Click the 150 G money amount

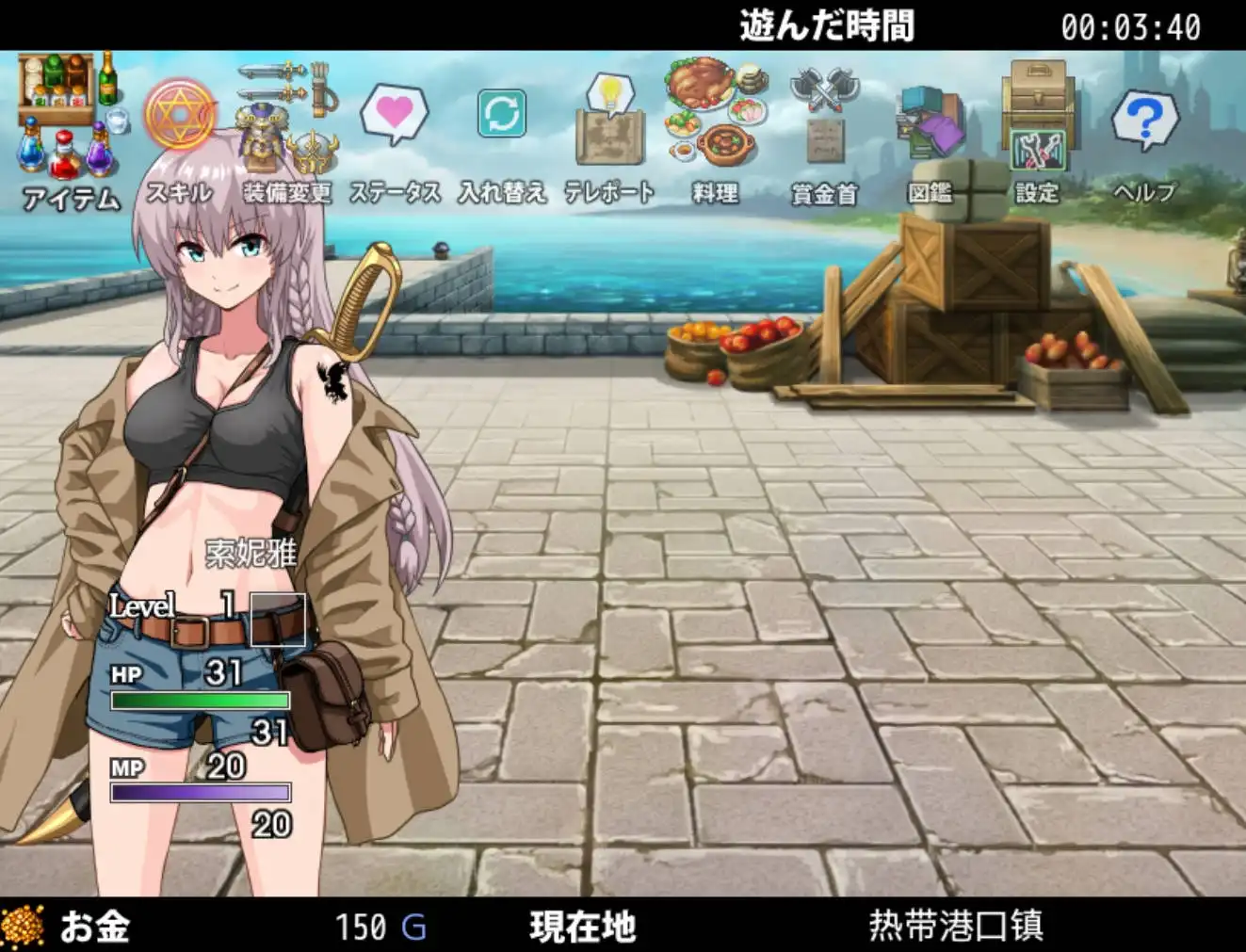click(379, 927)
